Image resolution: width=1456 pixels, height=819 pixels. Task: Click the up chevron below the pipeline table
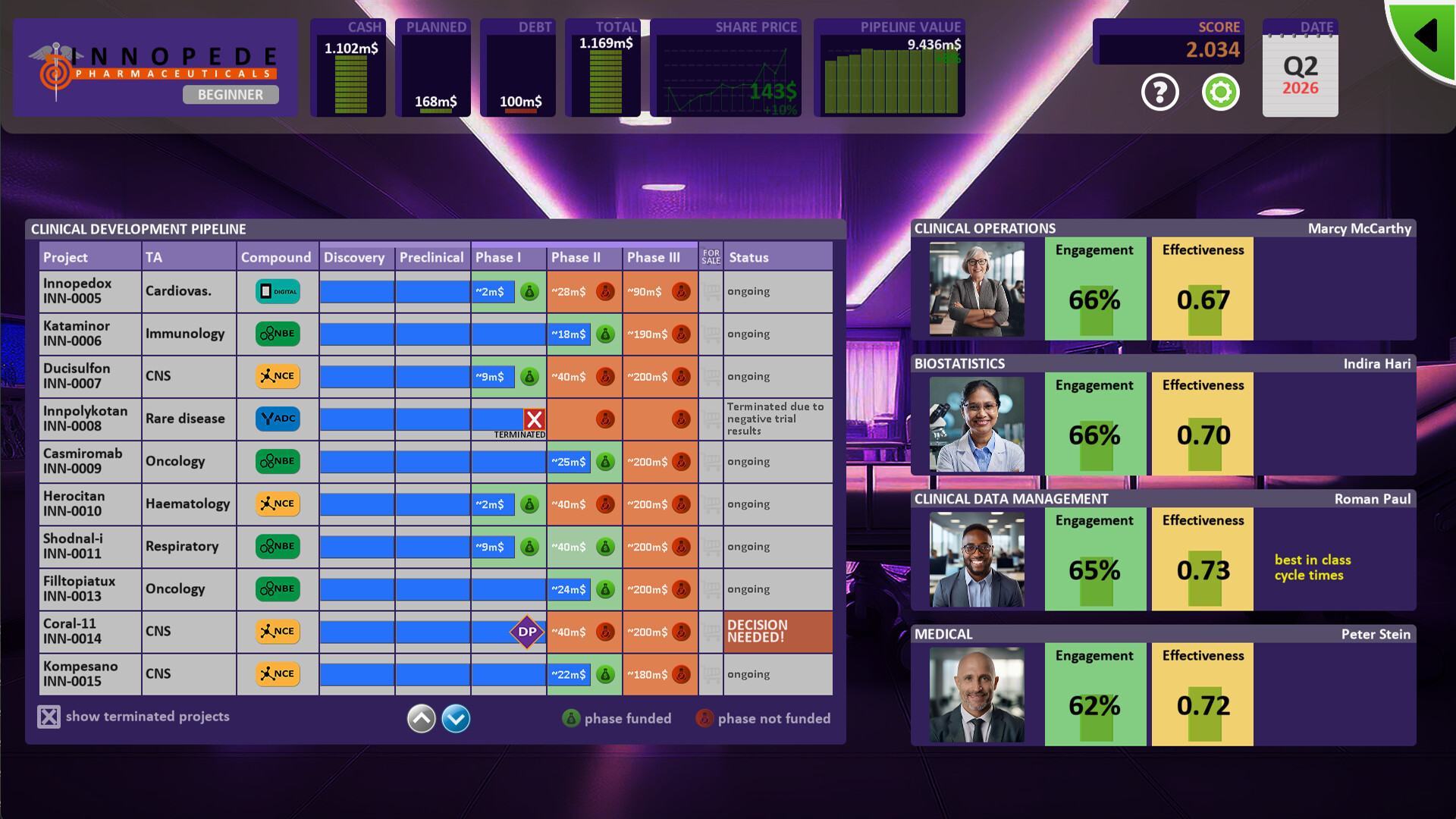pyautogui.click(x=421, y=718)
